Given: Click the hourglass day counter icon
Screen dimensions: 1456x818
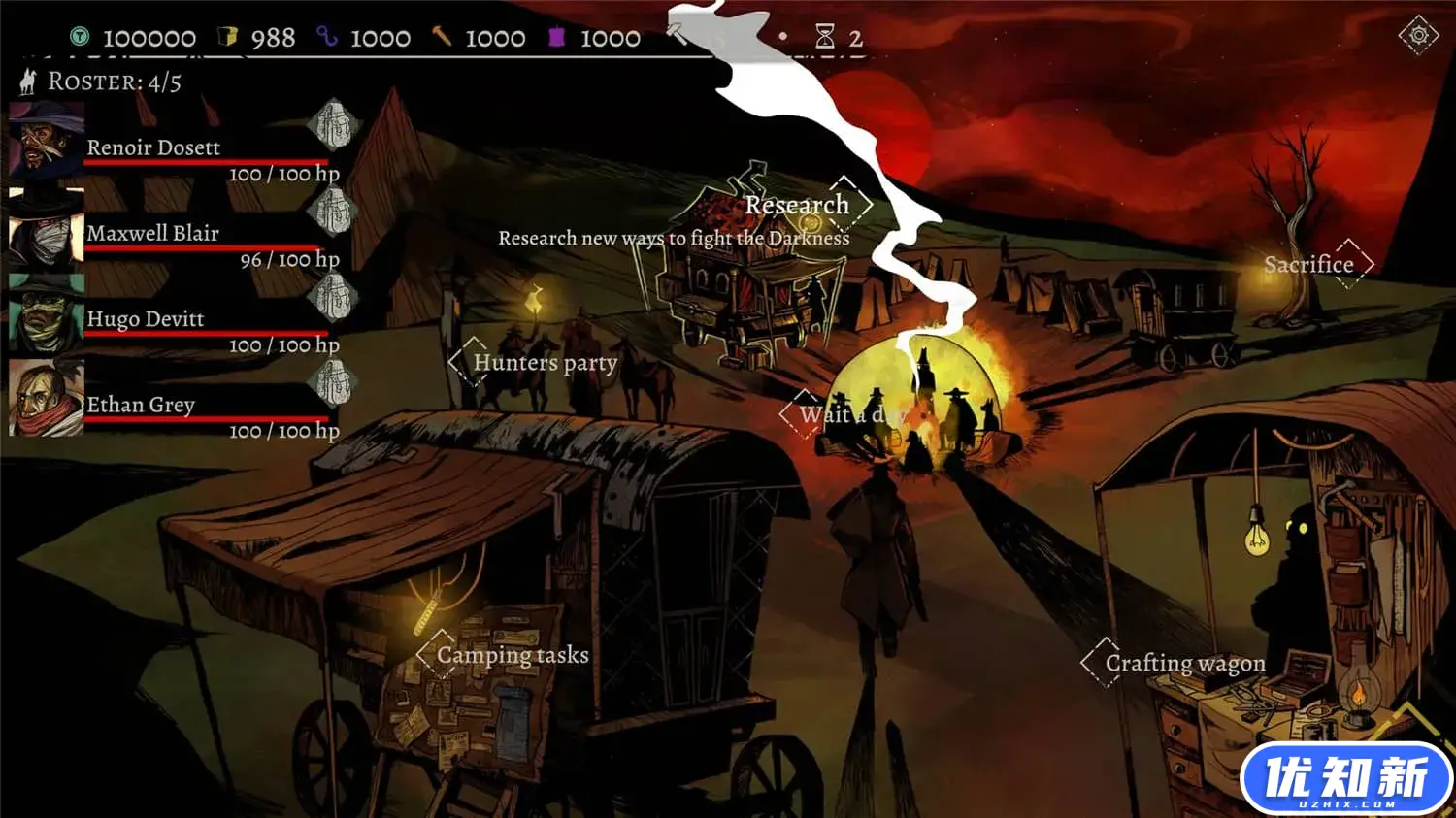Looking at the screenshot, I should tap(827, 37).
